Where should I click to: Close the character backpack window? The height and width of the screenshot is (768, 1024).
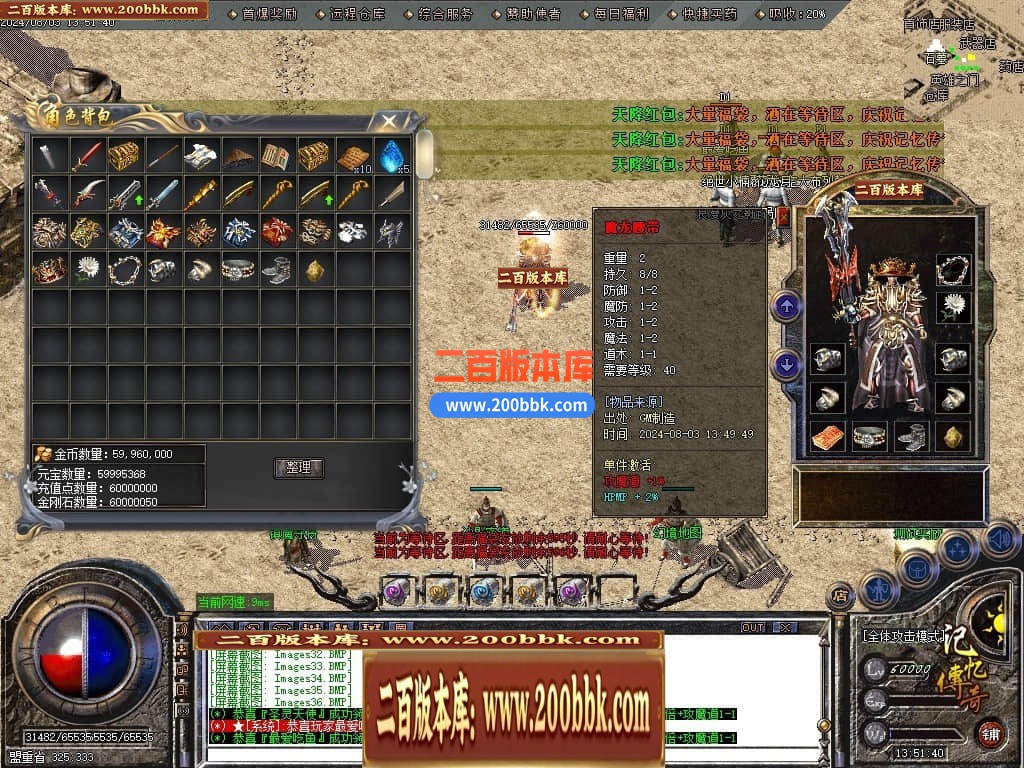coord(388,121)
